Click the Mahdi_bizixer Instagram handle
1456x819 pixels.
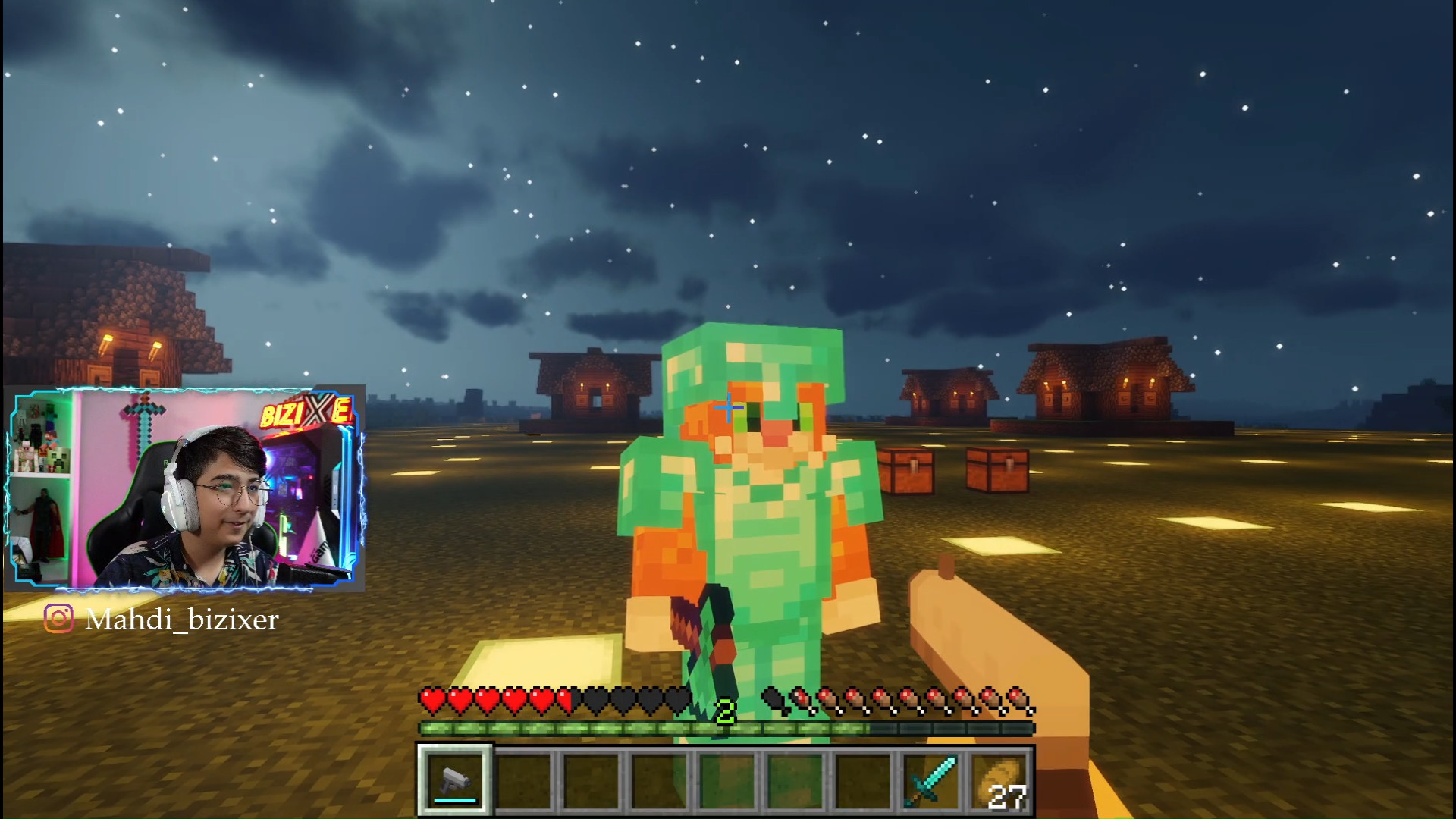(181, 620)
